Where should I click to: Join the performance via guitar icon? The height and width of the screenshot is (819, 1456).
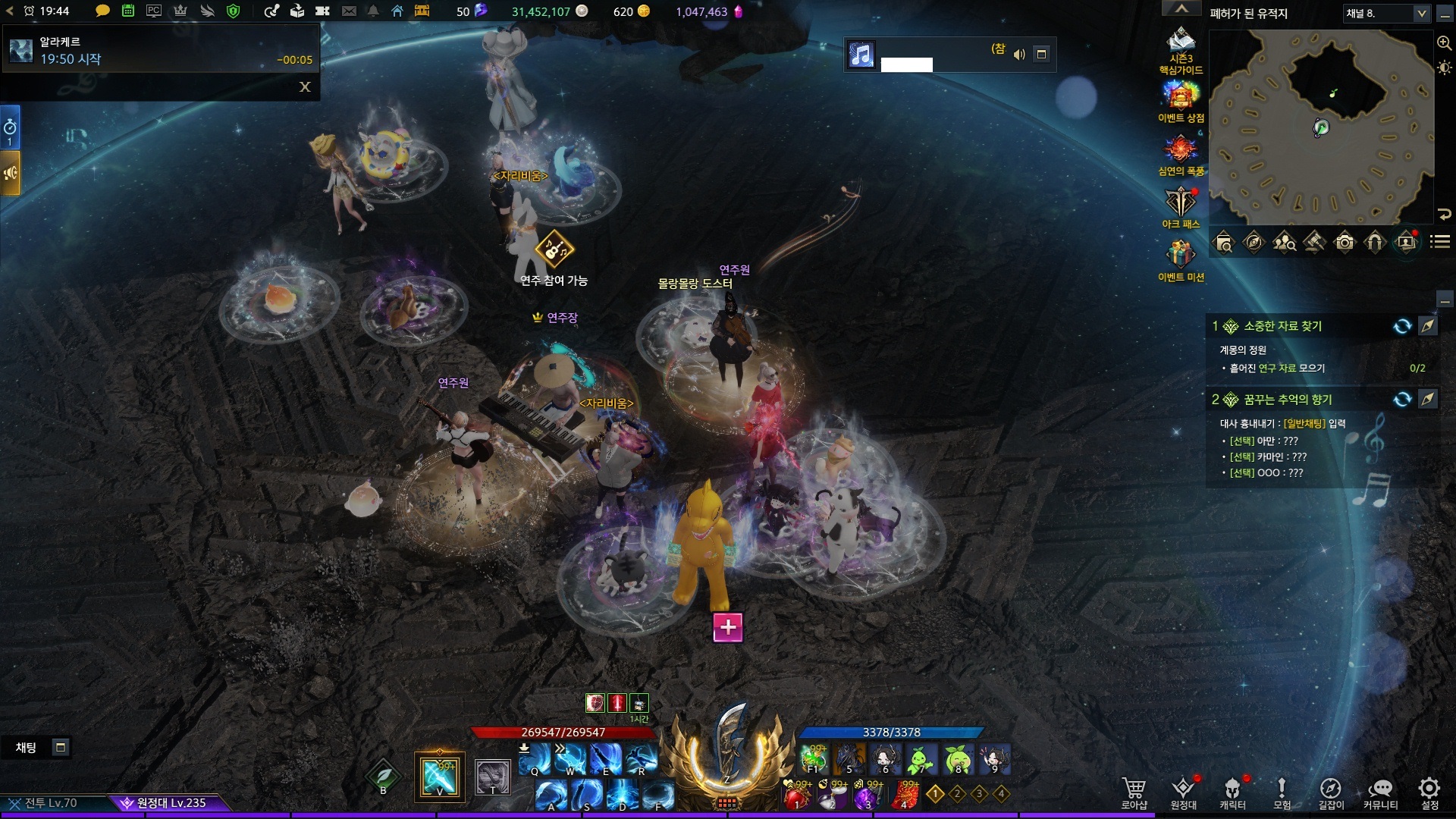pyautogui.click(x=554, y=249)
